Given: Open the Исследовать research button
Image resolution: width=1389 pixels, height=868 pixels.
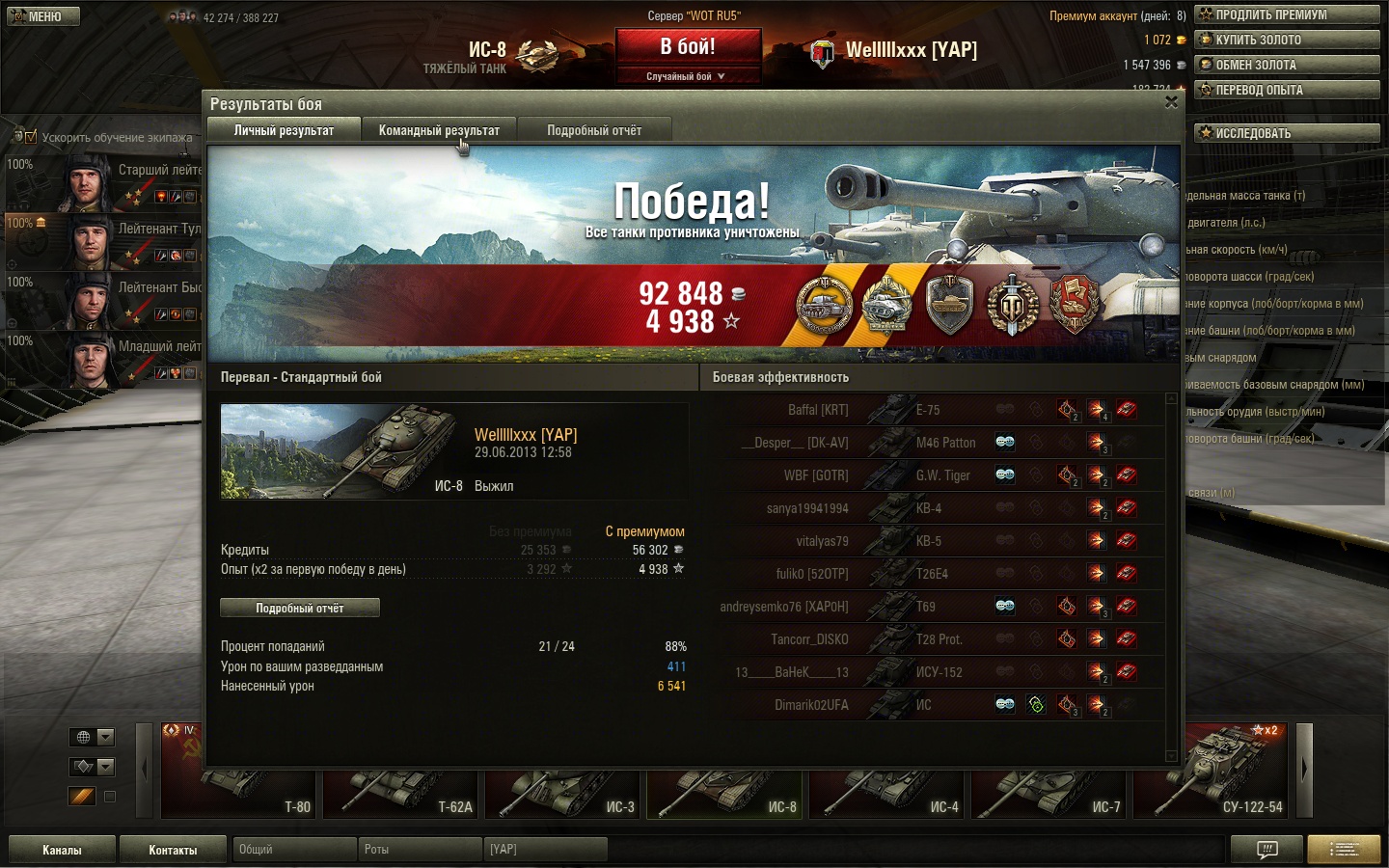Looking at the screenshot, I should click(x=1287, y=133).
